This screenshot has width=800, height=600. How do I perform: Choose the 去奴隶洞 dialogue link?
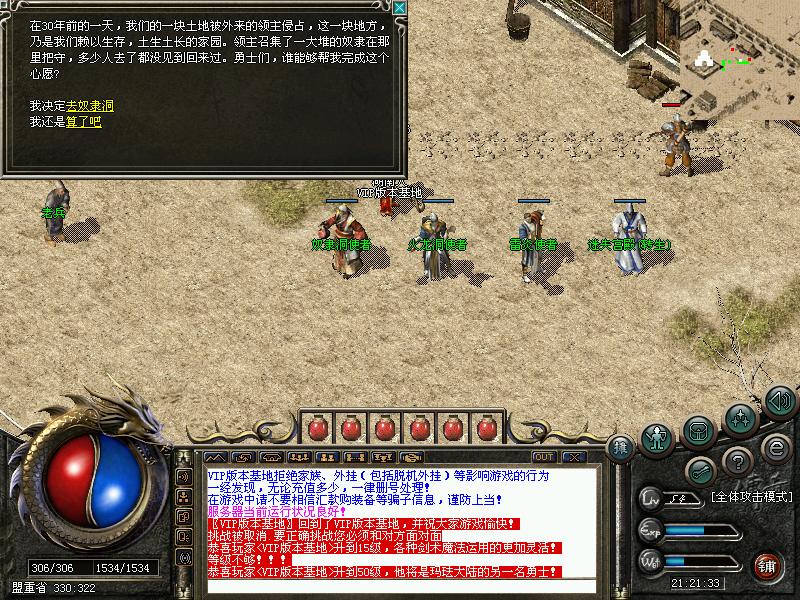click(x=90, y=105)
